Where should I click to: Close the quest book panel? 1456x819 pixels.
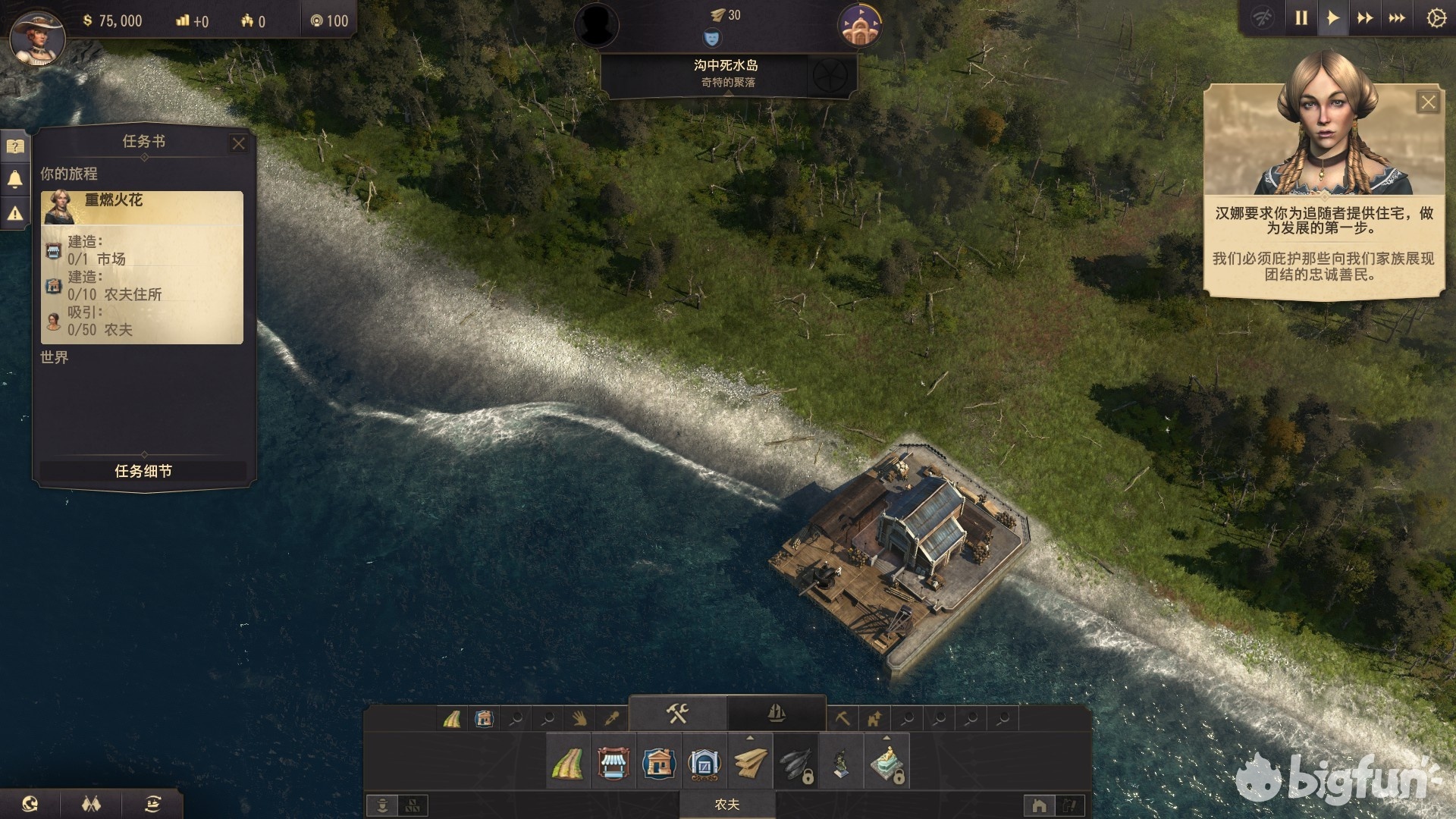(x=239, y=143)
